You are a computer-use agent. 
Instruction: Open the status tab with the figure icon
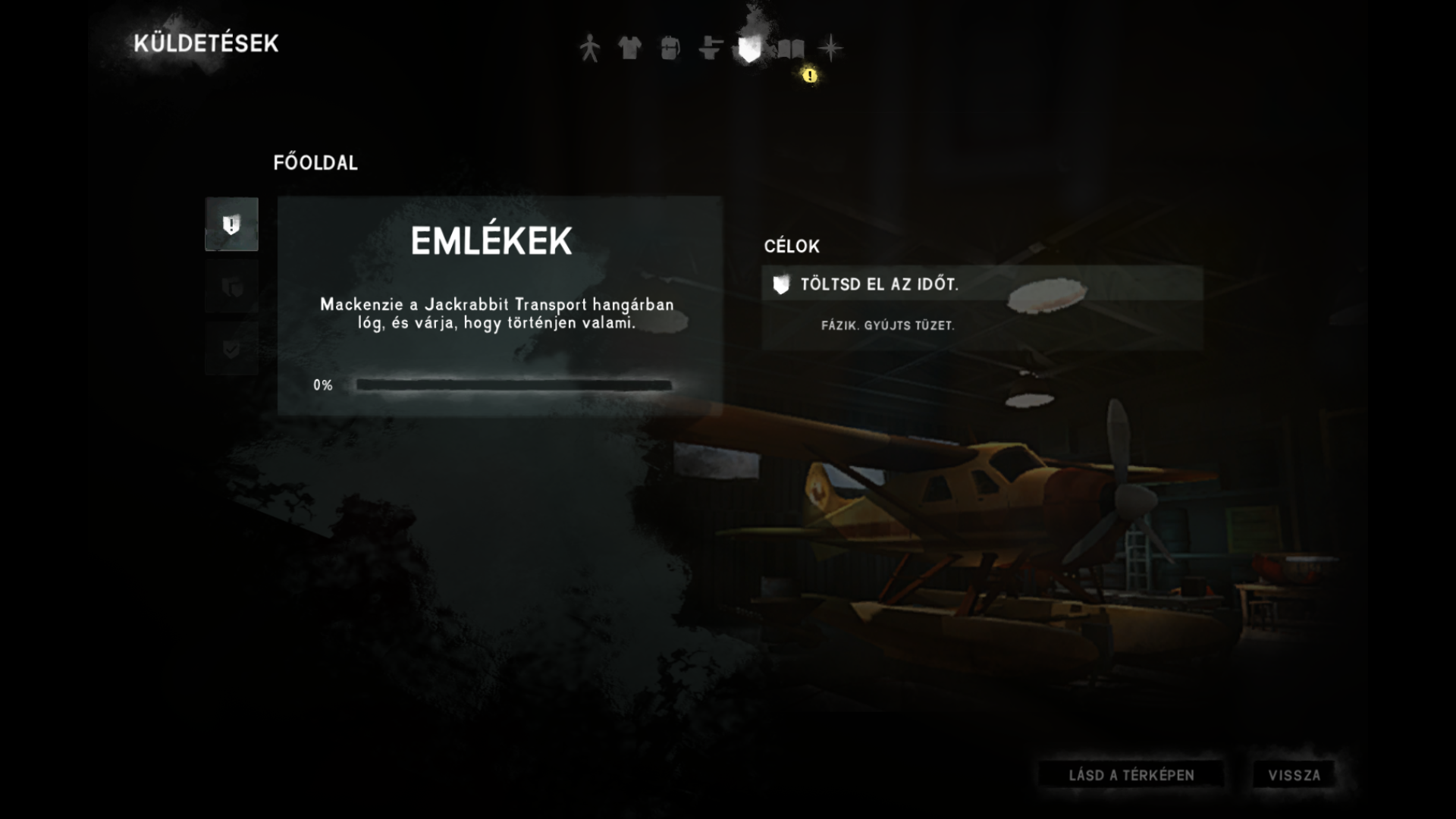(x=589, y=49)
